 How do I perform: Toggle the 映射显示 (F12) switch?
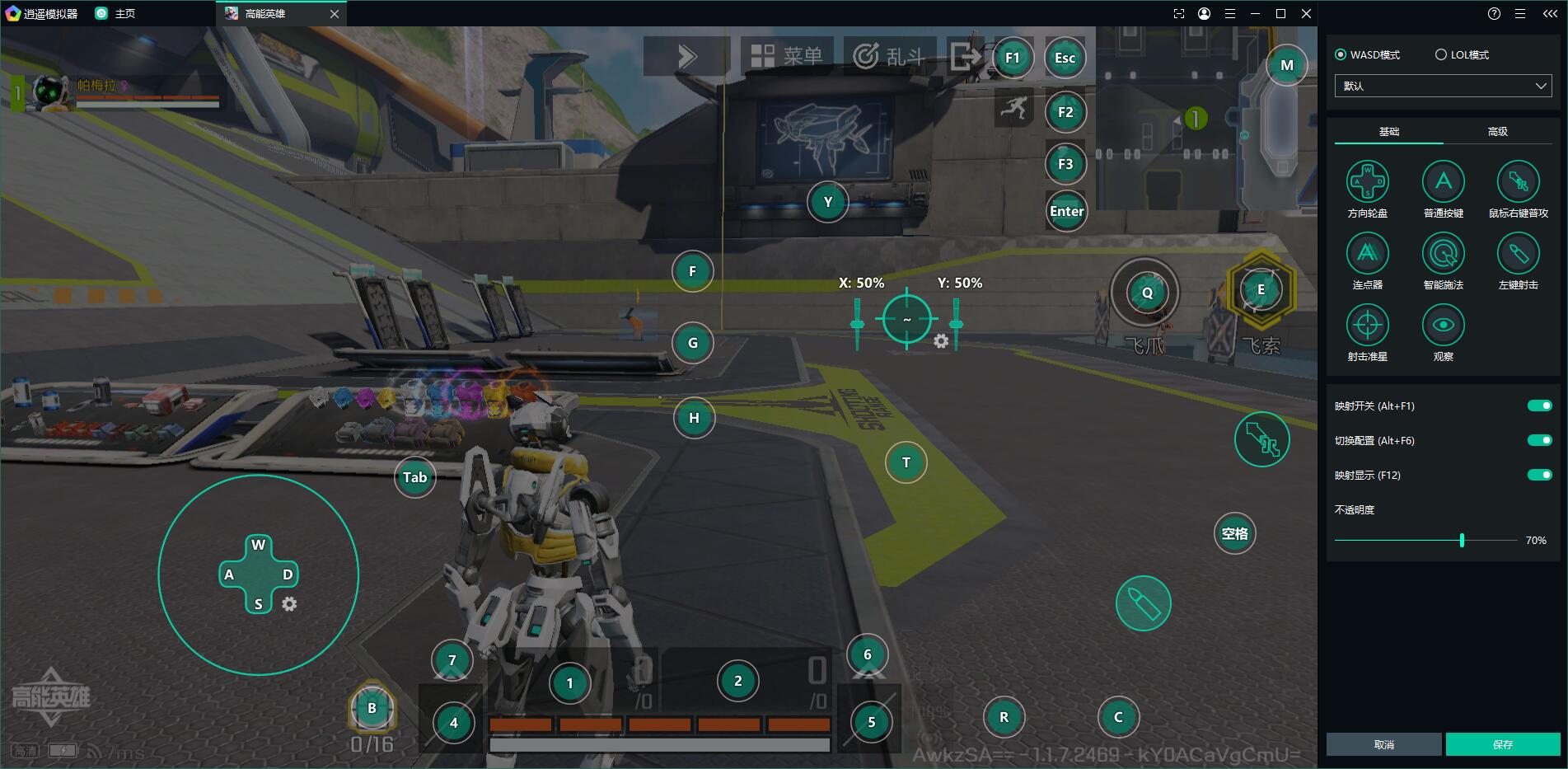coord(1539,475)
